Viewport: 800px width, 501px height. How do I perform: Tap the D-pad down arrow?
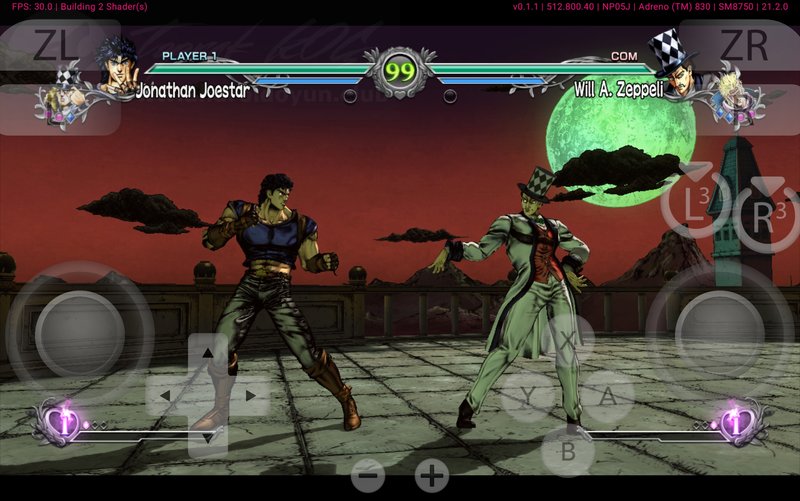coord(207,436)
